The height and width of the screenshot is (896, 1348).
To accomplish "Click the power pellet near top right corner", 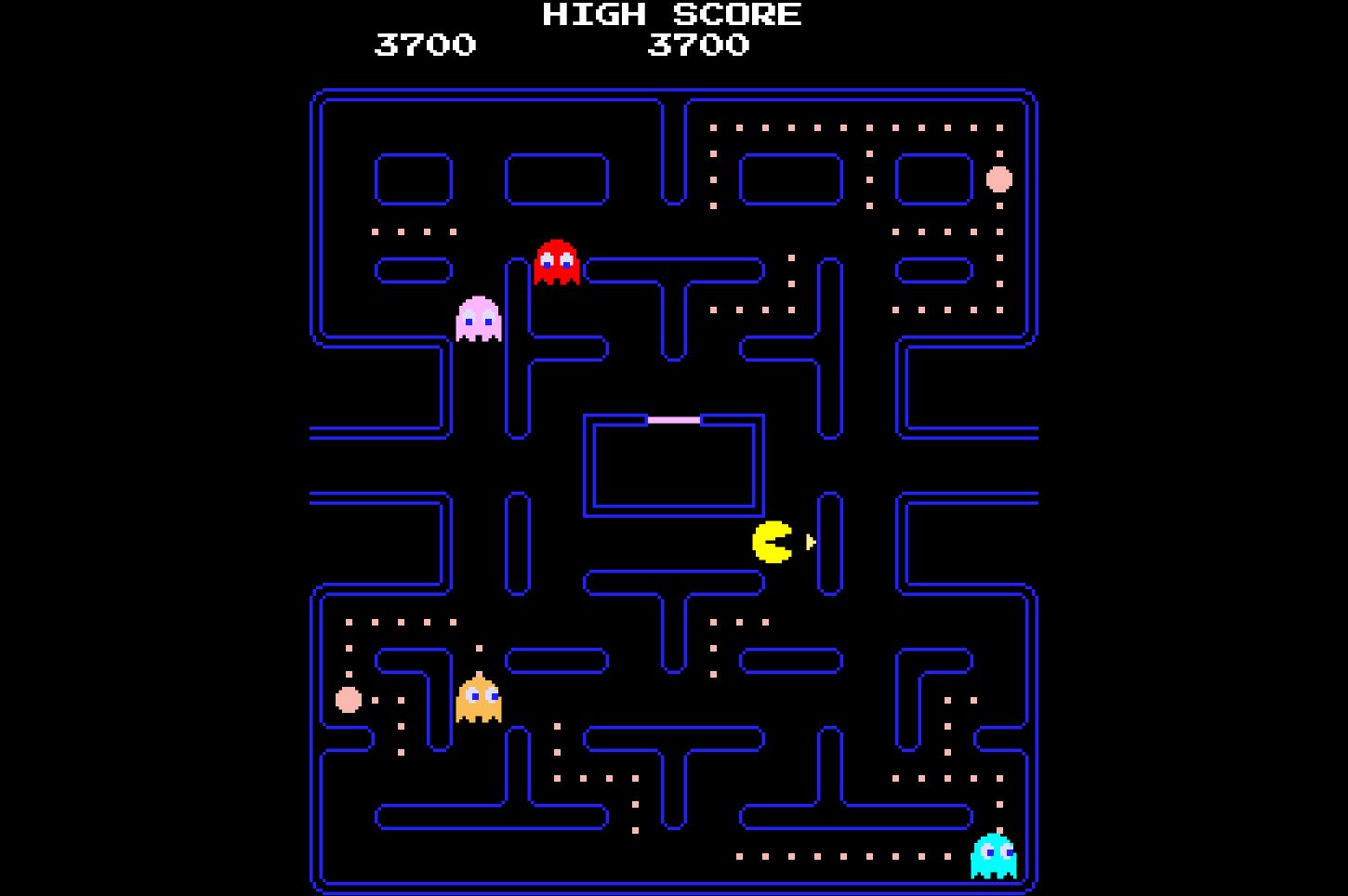I will click(x=998, y=180).
